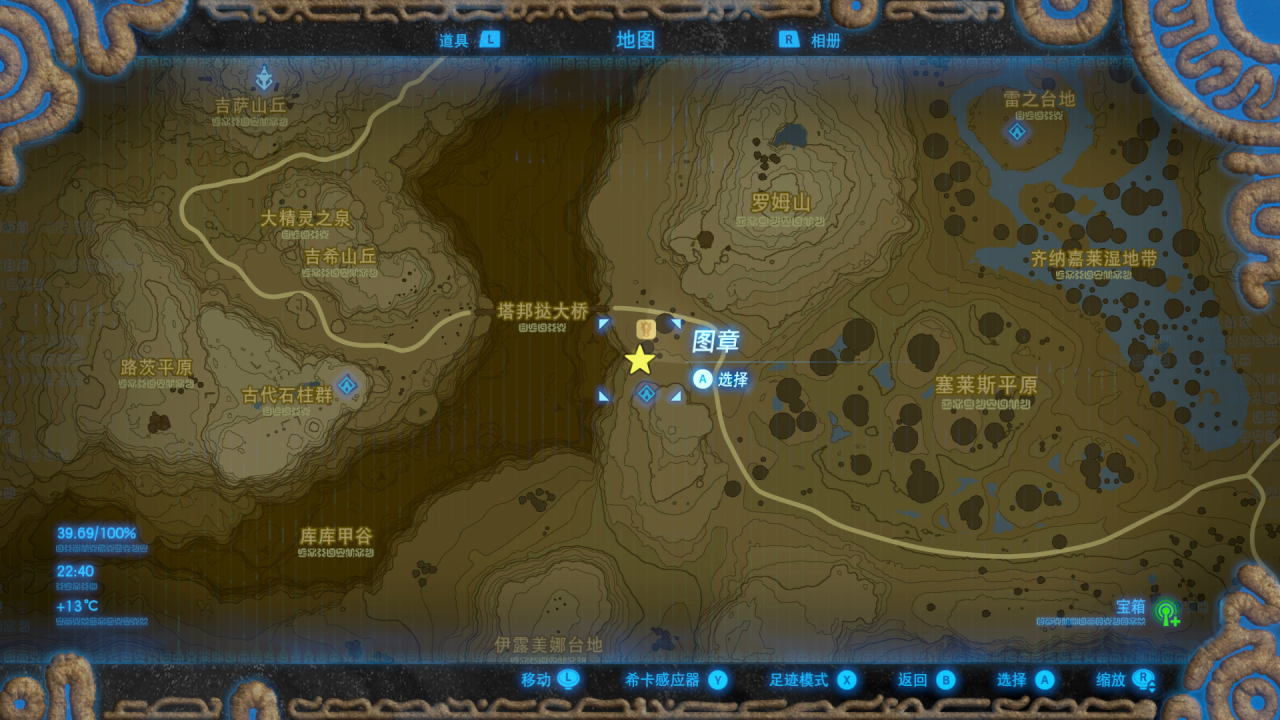1280x720 pixels.
Task: Click the shrine icon at 雷之台地
Action: pyautogui.click(x=1016, y=131)
